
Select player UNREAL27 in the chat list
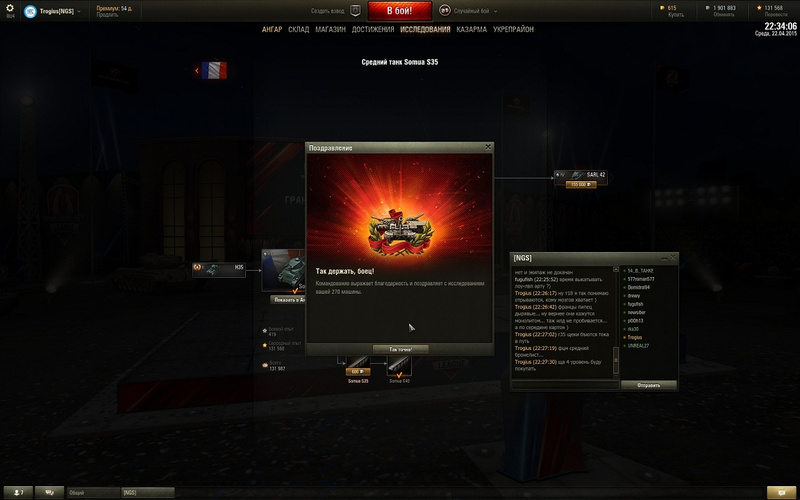(x=638, y=345)
